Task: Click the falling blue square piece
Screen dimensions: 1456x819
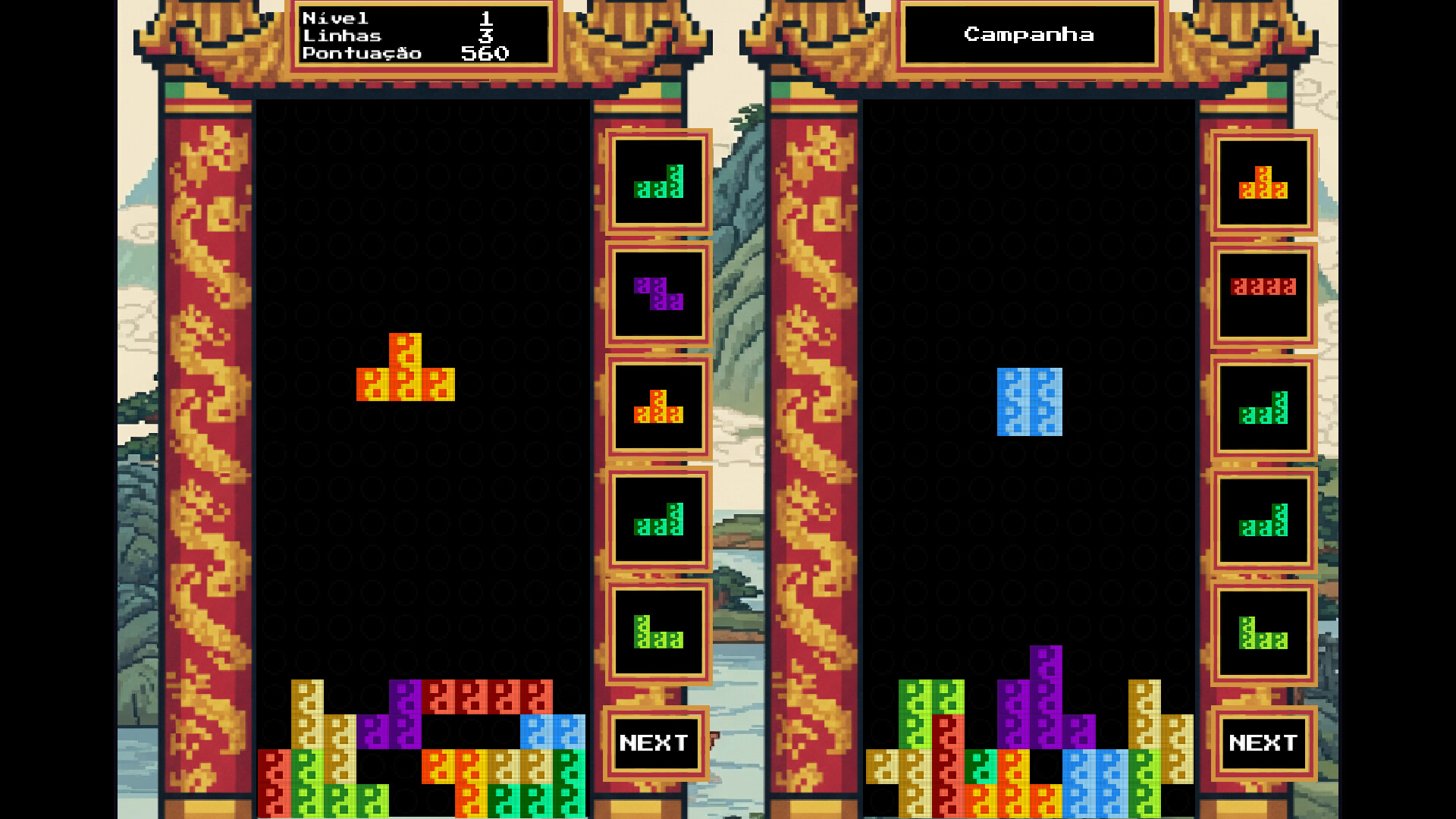Action: 1029,401
